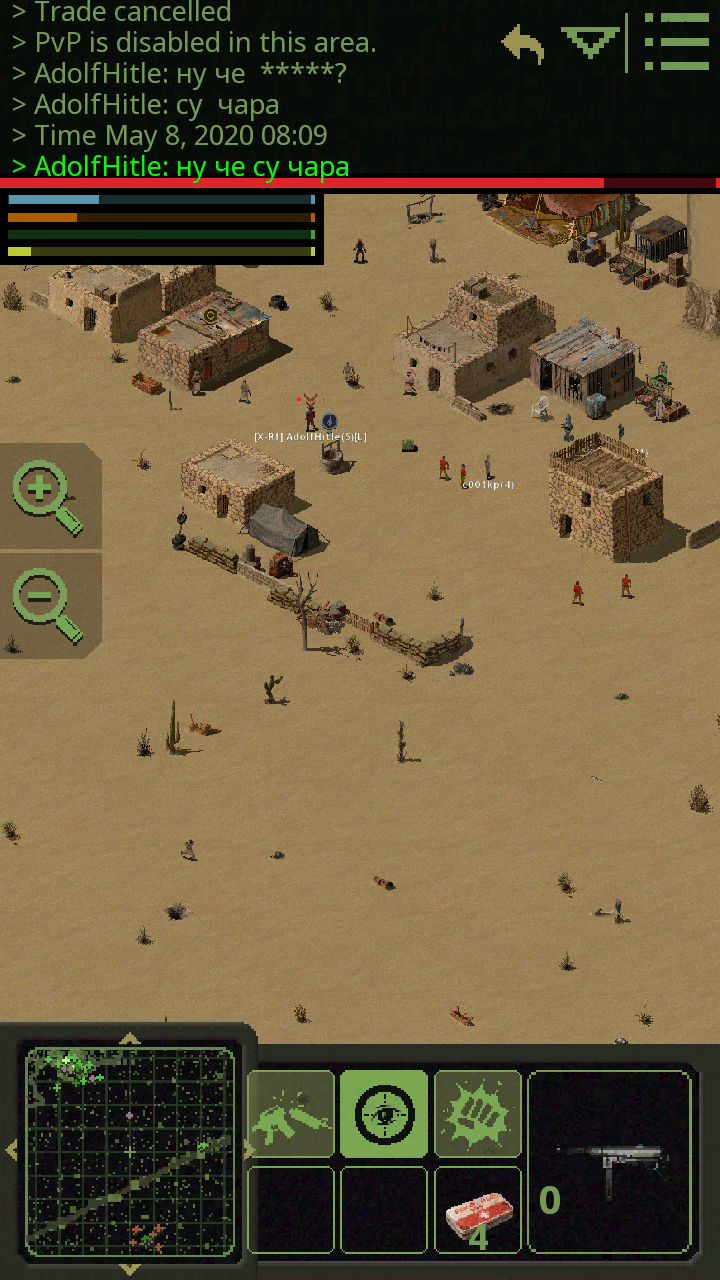This screenshot has width=720, height=1280.
Task: Expand chat with the down triangle
Action: point(590,43)
